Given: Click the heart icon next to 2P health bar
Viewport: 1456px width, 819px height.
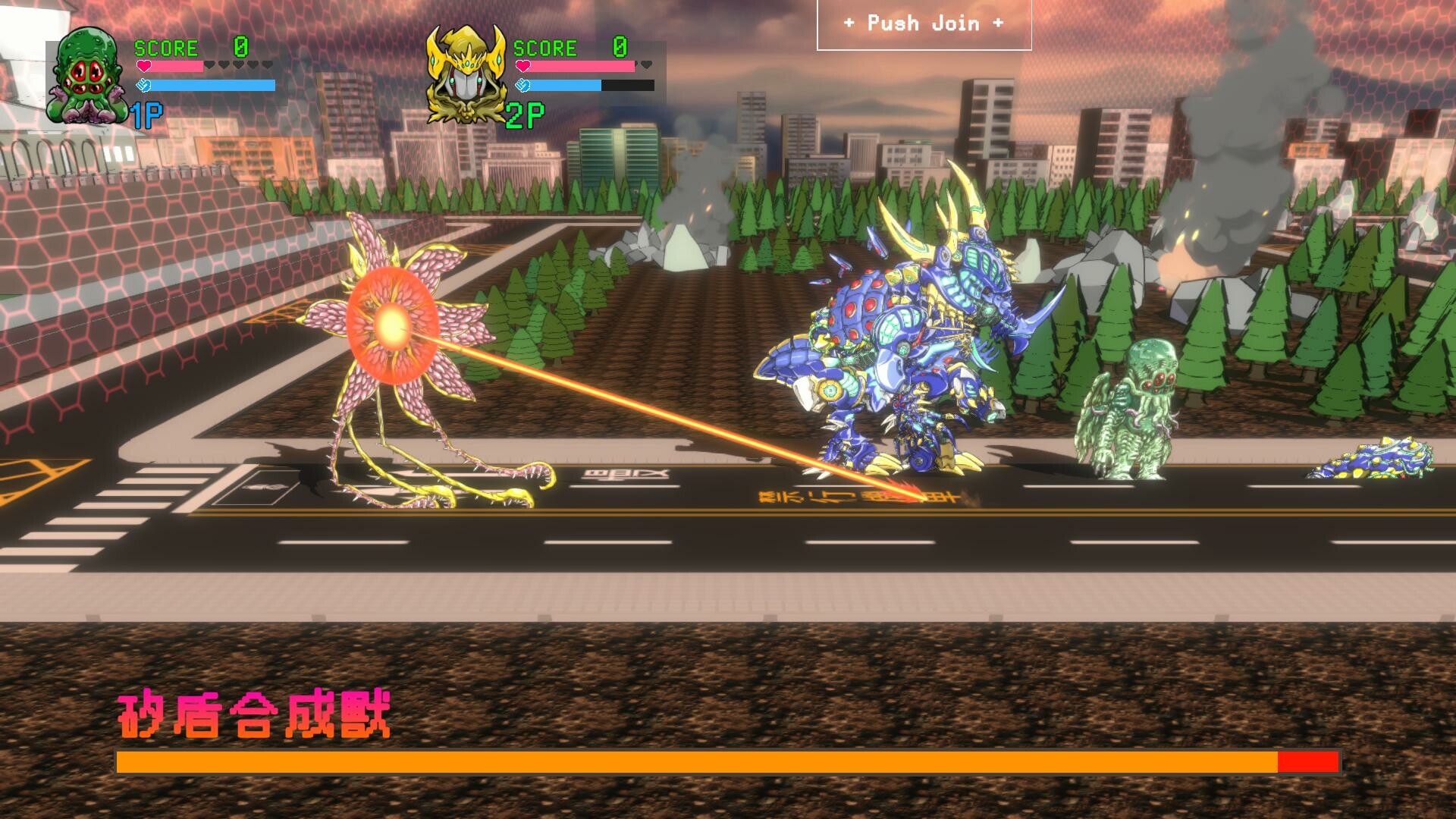Looking at the screenshot, I should (522, 65).
